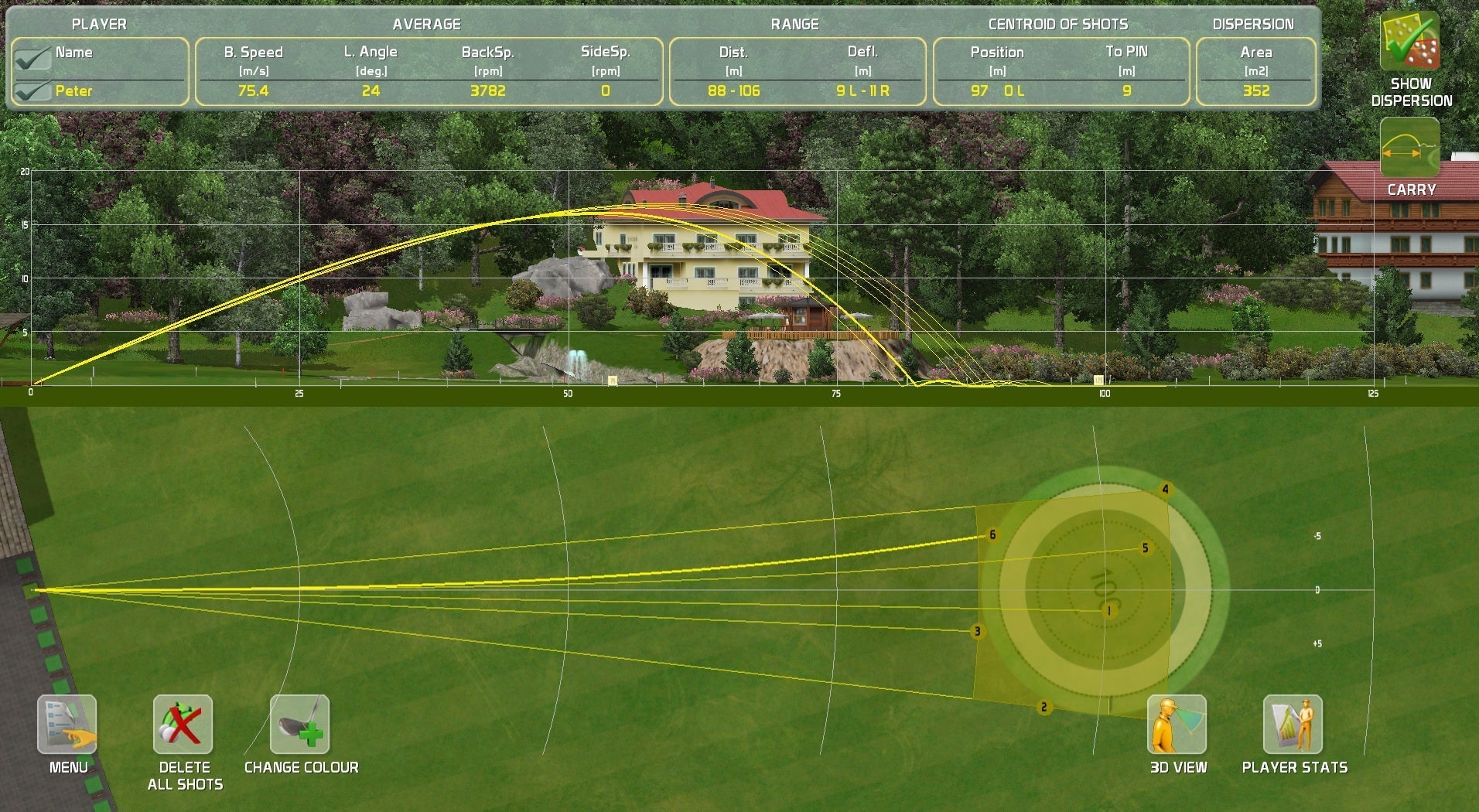Click the DISPERSION panel header

point(1255,23)
